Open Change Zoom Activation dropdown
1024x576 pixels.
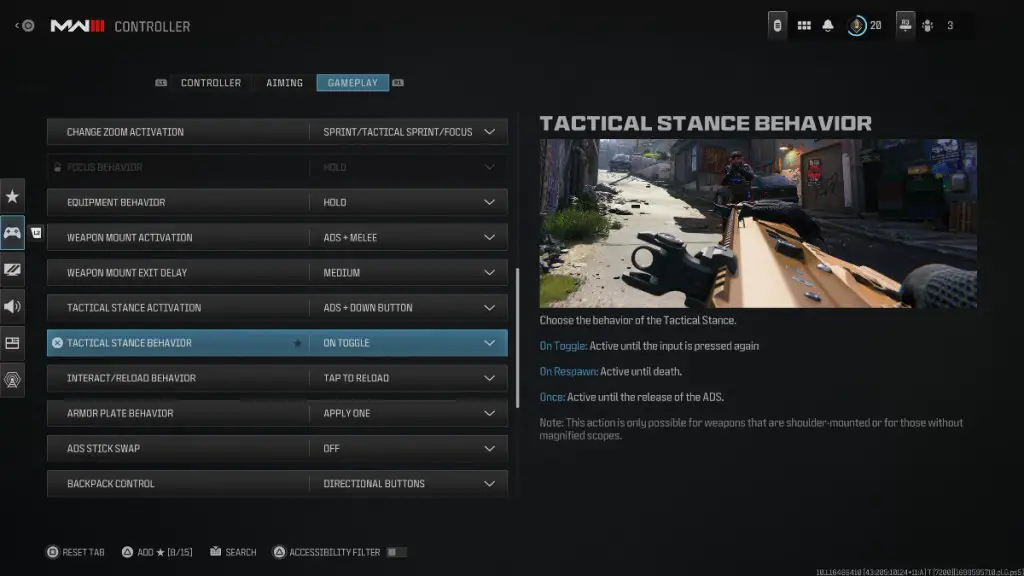pos(408,132)
